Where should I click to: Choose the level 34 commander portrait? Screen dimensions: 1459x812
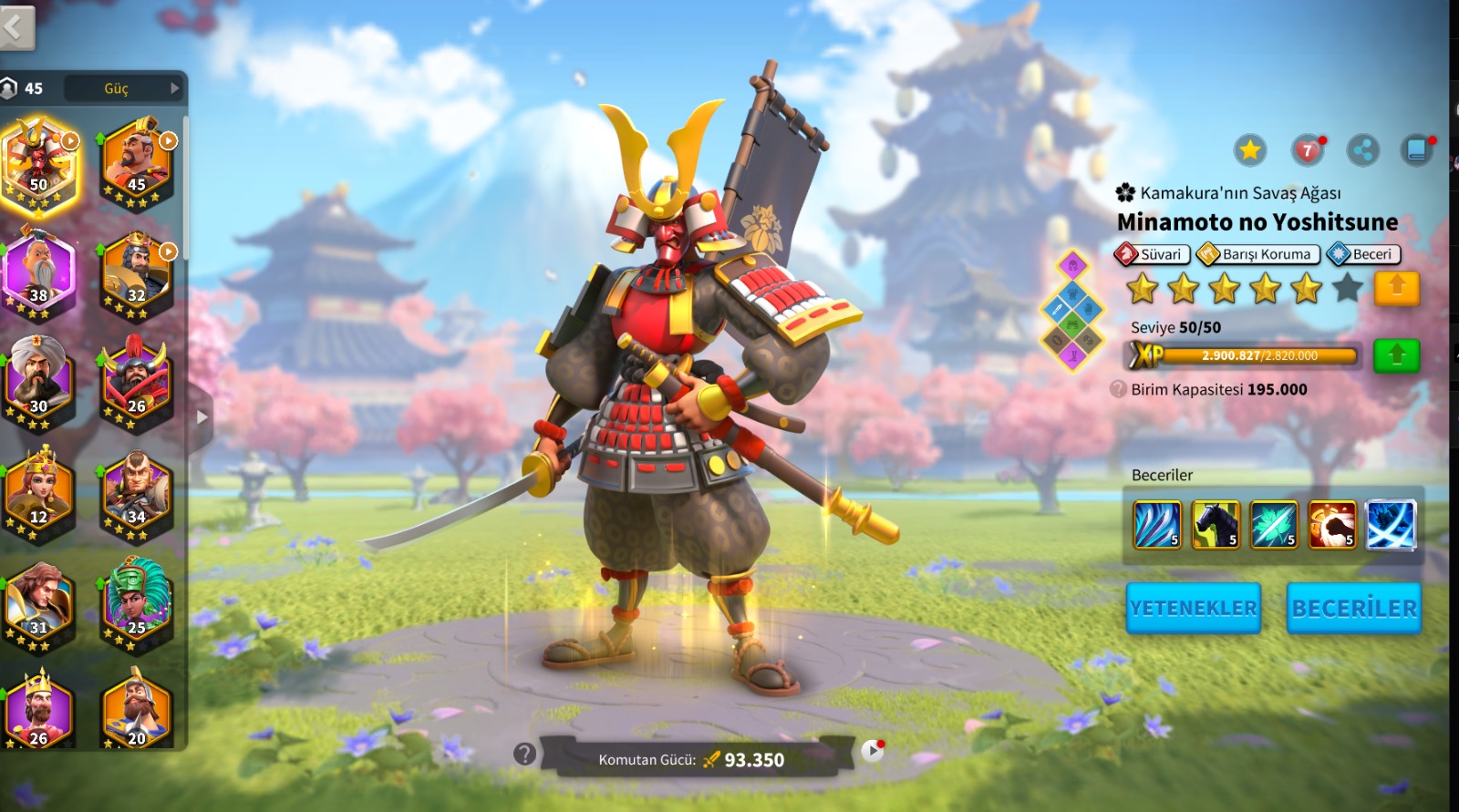(136, 495)
